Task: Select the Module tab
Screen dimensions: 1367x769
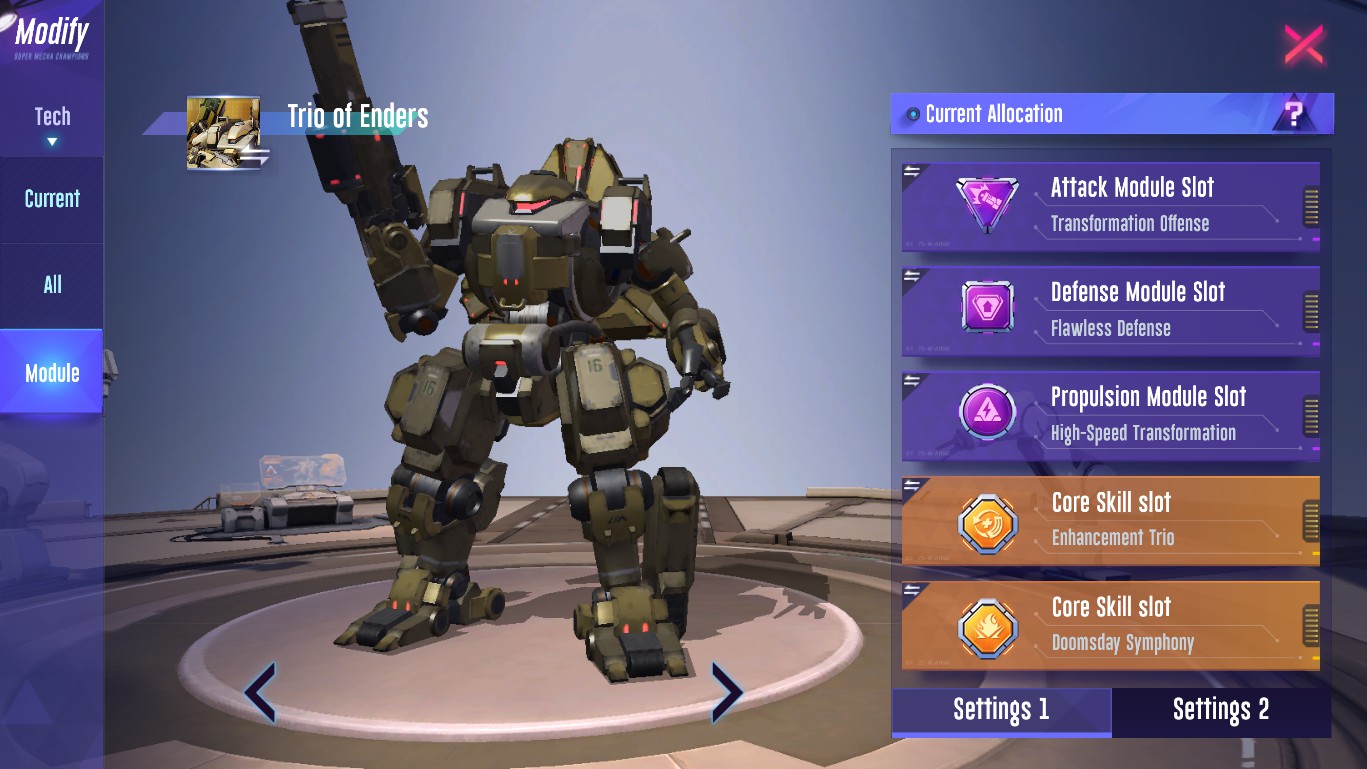Action: coord(52,373)
